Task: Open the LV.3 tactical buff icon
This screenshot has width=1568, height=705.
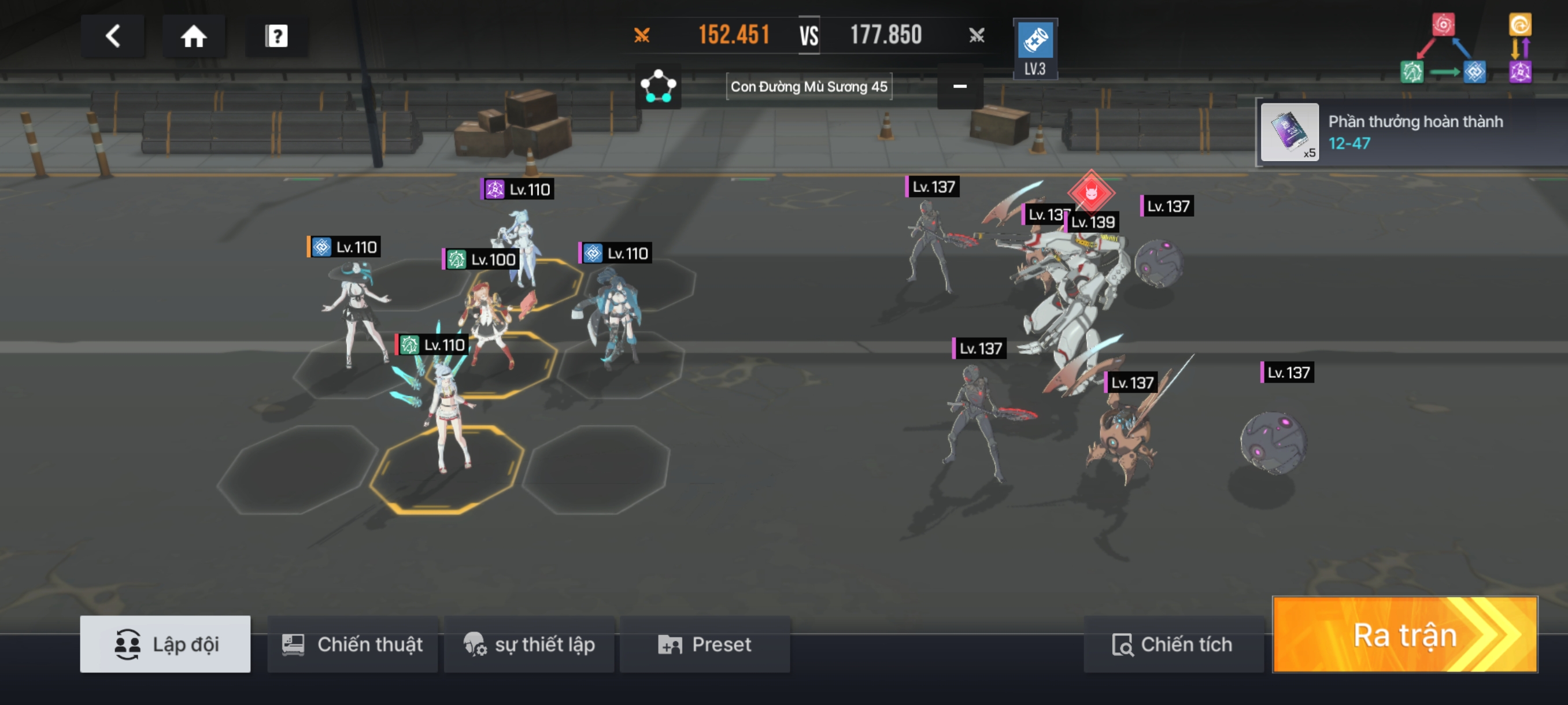Action: click(x=1035, y=49)
